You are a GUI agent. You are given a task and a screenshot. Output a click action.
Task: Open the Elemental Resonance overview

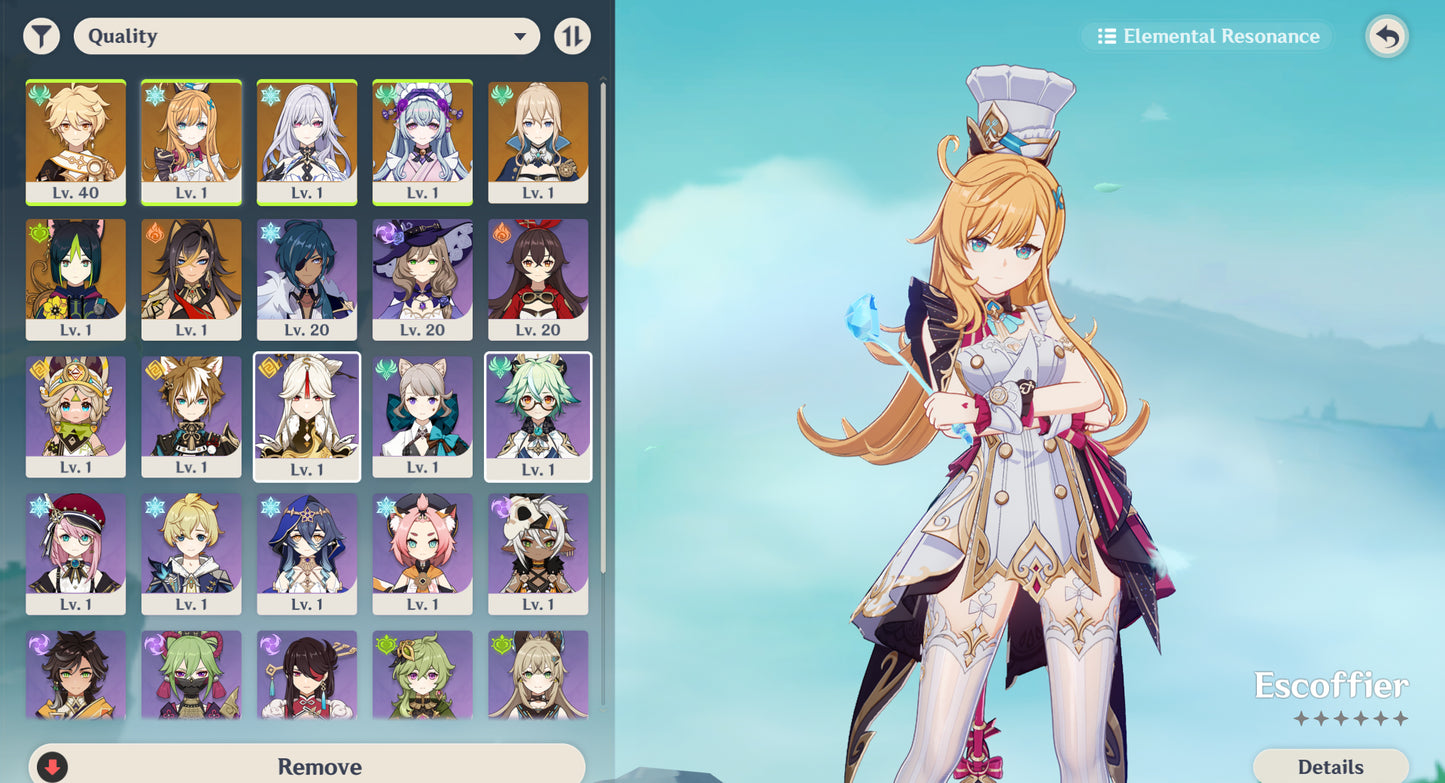(1205, 36)
